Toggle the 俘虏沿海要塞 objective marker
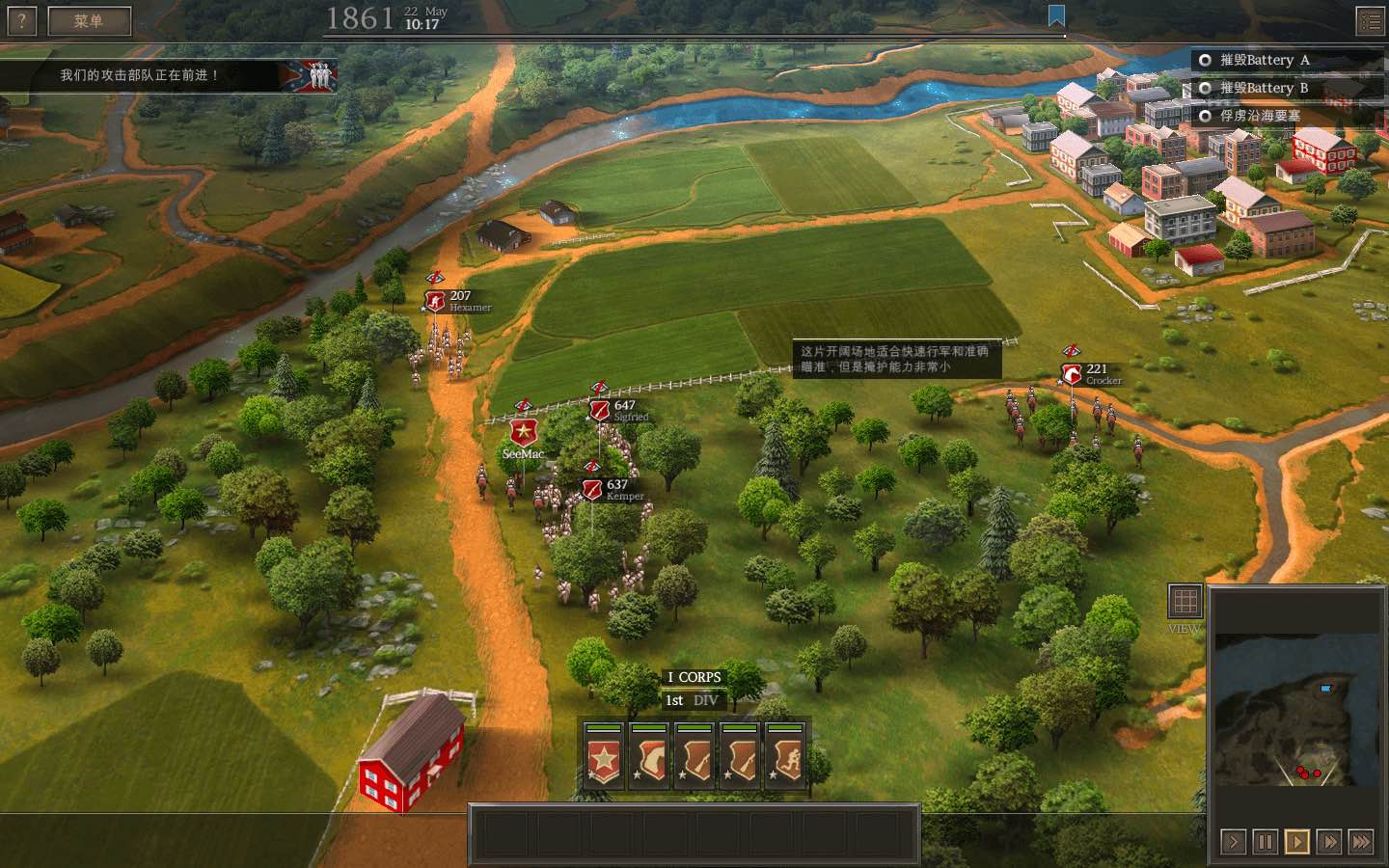 1204,116
